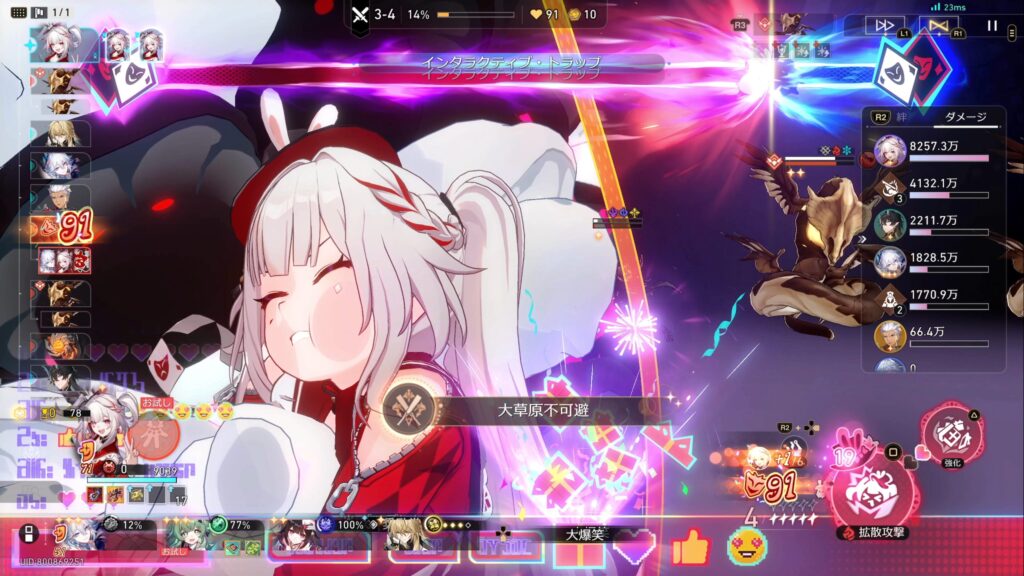The height and width of the screenshot is (576, 1024).
Task: Toggle the double-speed fast-forward button
Action: (x=885, y=26)
